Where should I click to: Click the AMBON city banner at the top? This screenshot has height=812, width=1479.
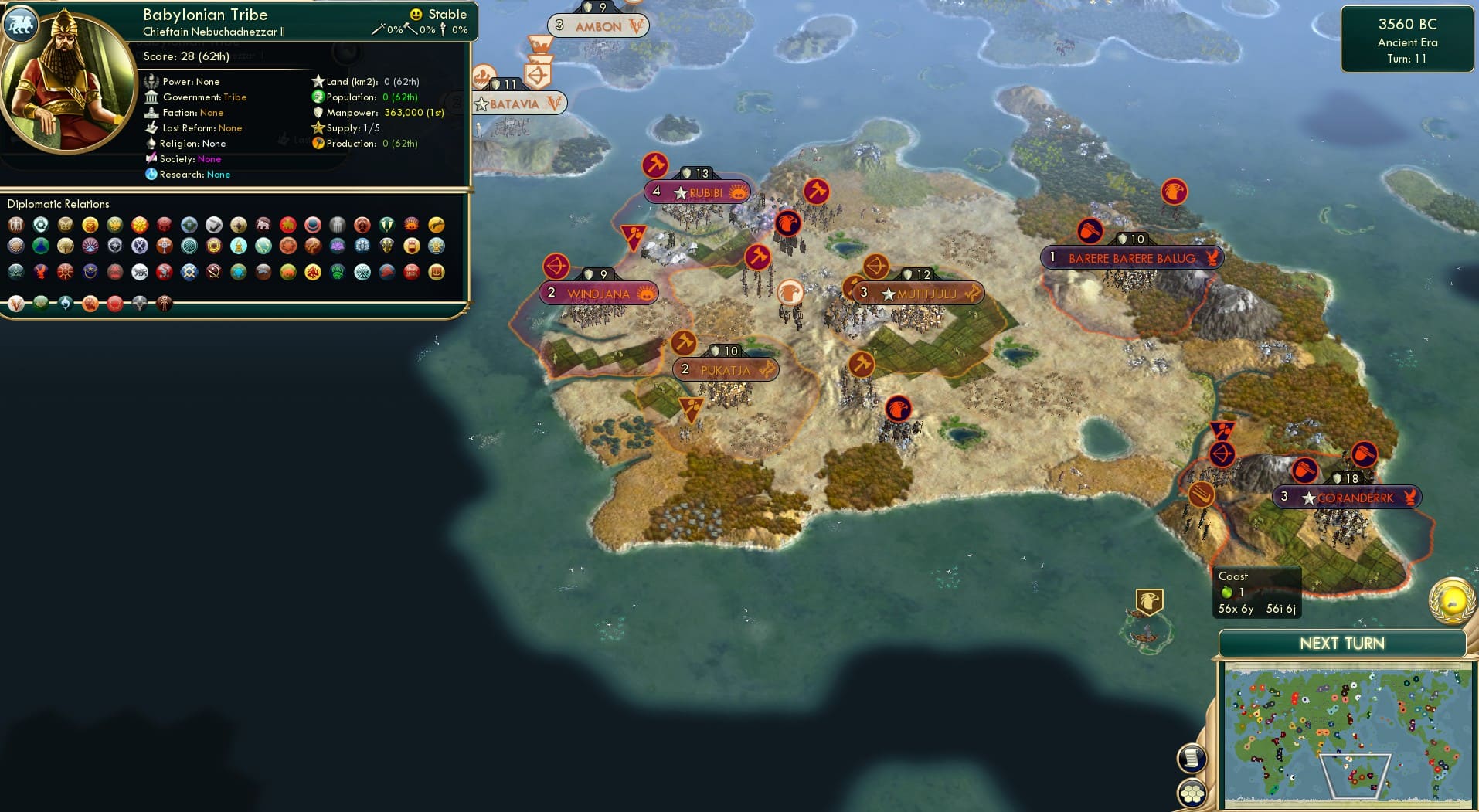(600, 25)
